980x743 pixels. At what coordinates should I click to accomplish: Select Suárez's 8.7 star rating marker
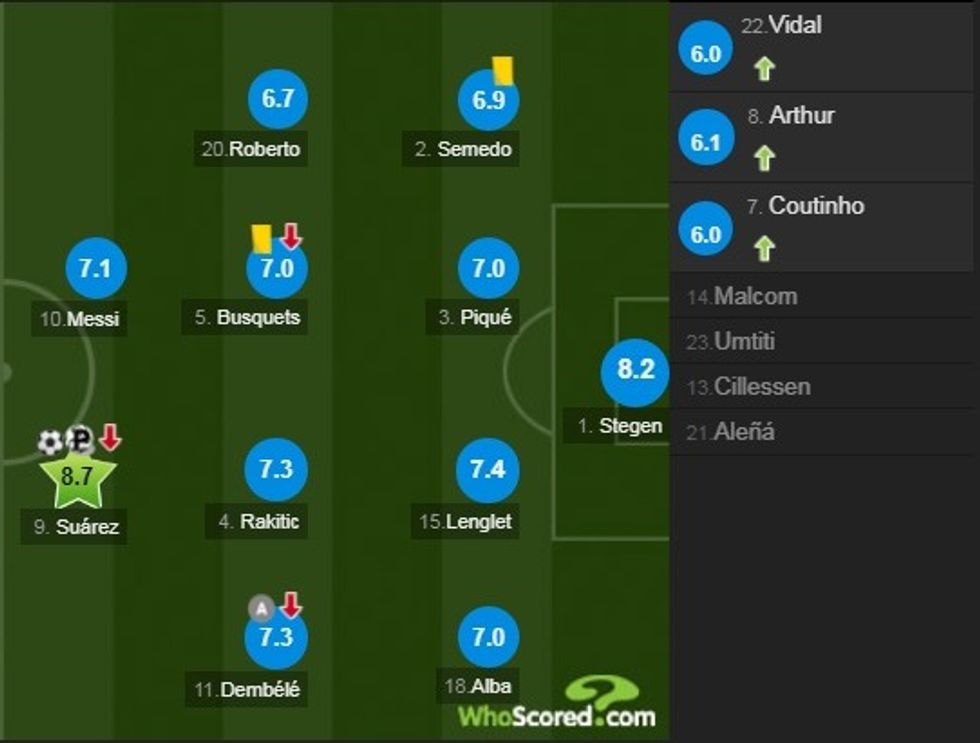pos(77,477)
